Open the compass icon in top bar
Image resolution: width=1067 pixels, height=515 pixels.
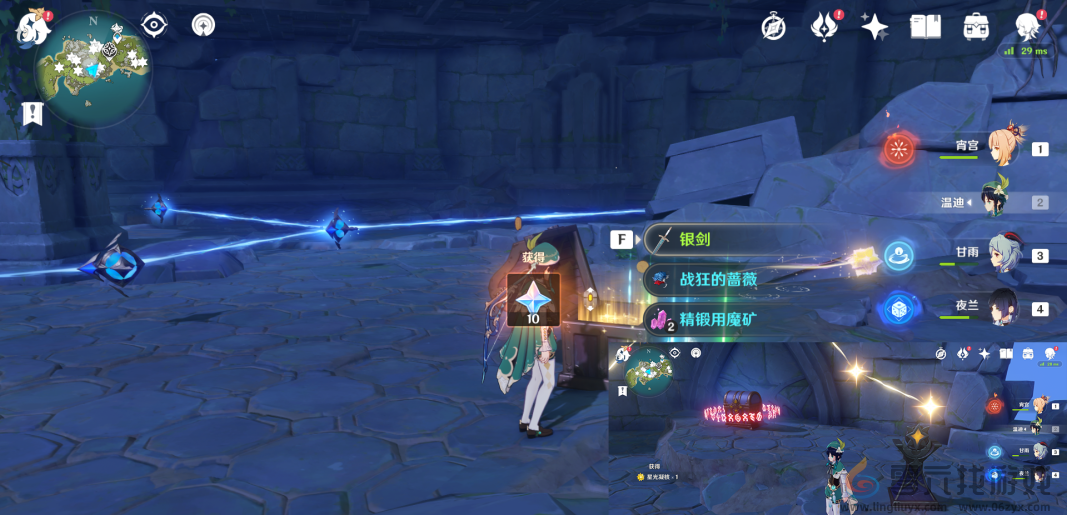tap(773, 27)
